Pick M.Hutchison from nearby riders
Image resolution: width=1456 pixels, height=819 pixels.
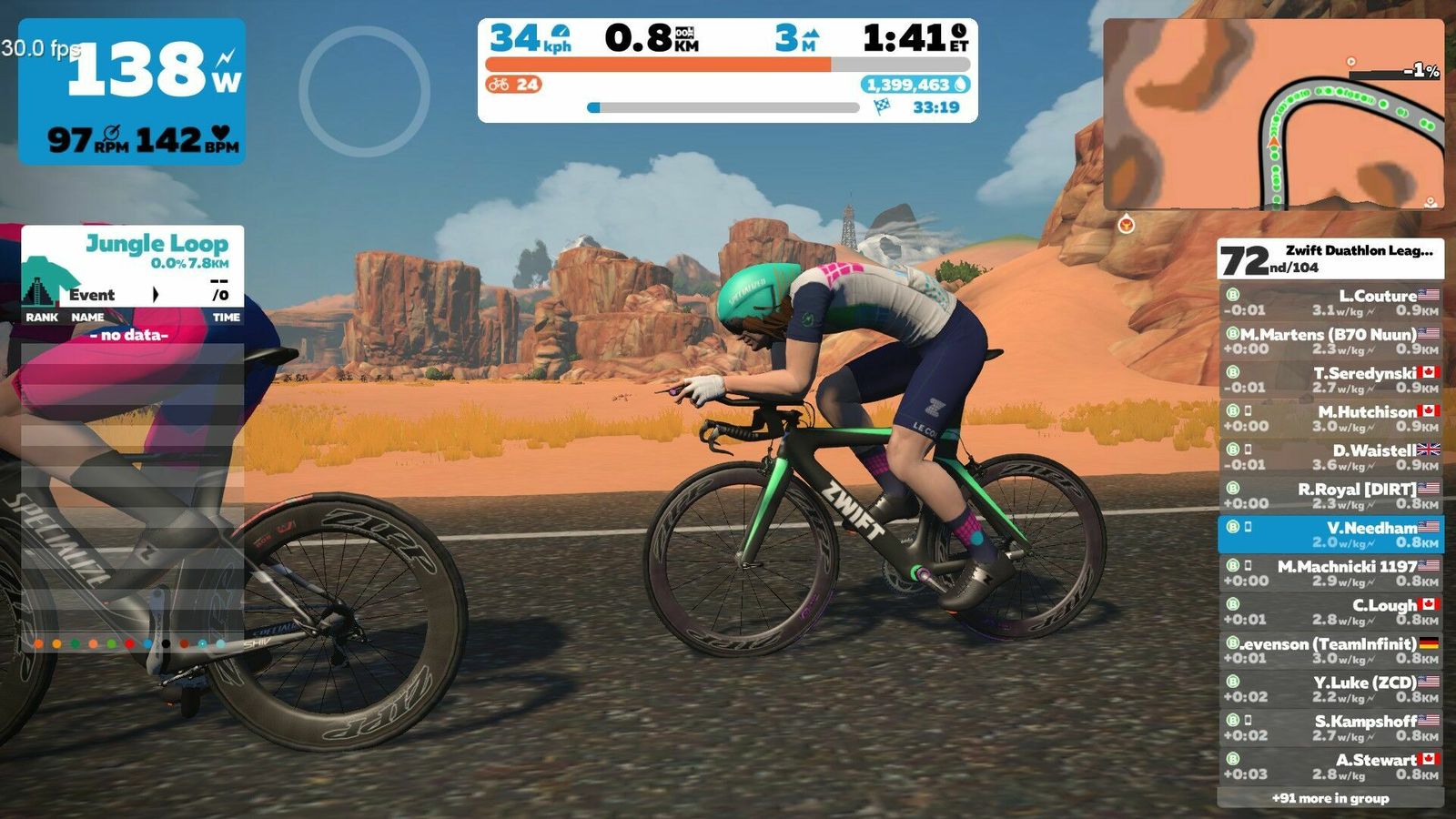click(1330, 419)
